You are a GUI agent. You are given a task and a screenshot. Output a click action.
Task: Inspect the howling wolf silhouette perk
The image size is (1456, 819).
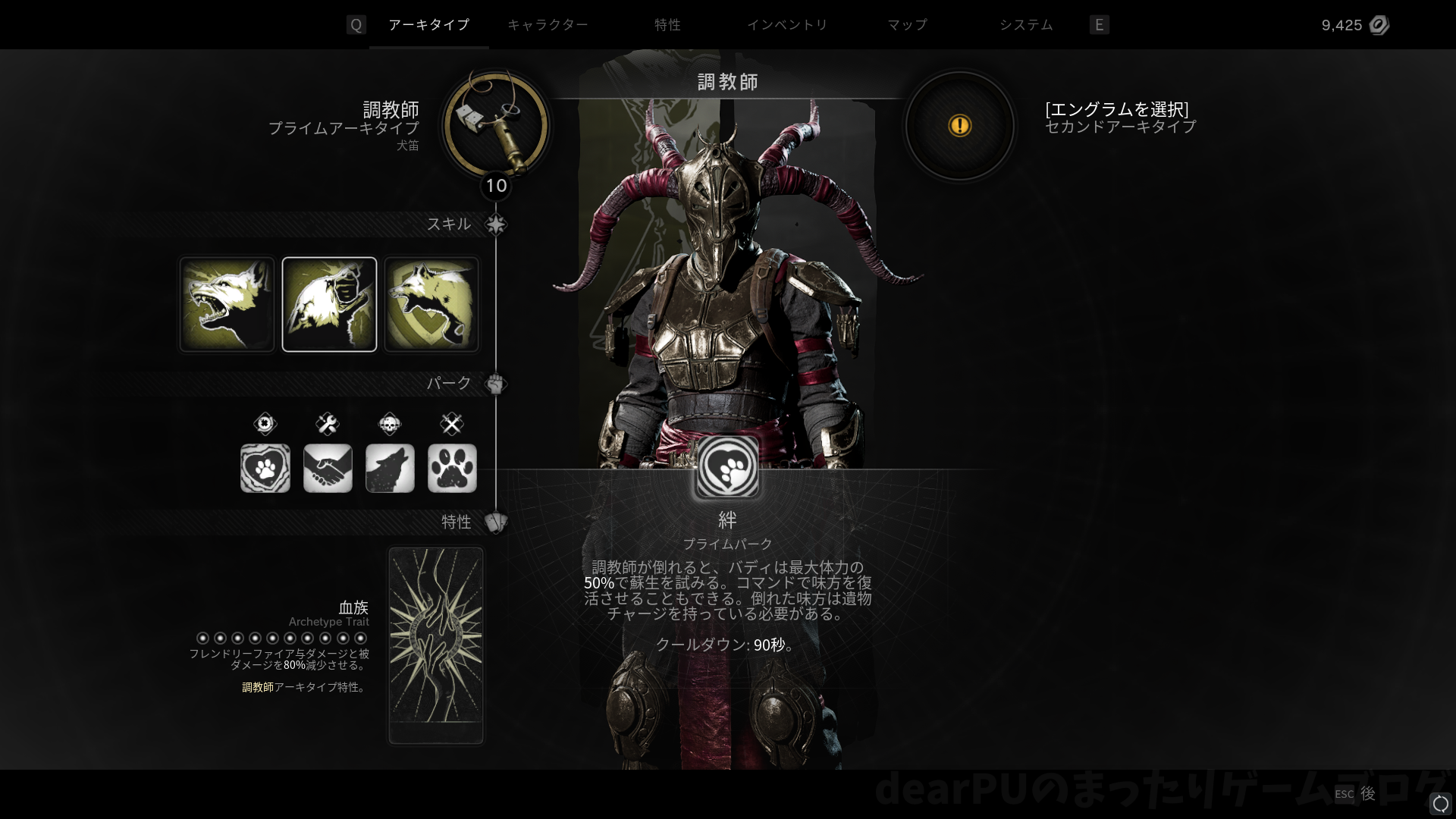[x=390, y=468]
